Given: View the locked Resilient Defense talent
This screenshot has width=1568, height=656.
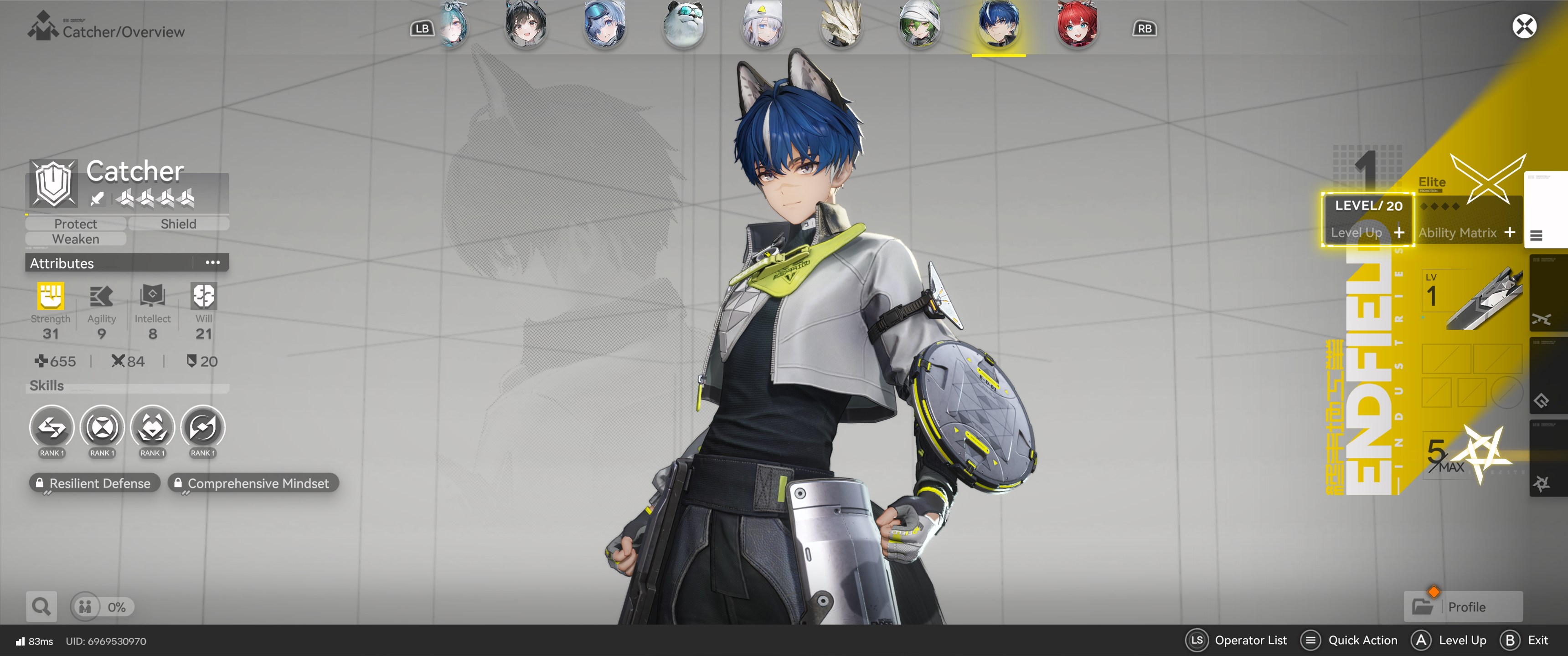Looking at the screenshot, I should 94,483.
